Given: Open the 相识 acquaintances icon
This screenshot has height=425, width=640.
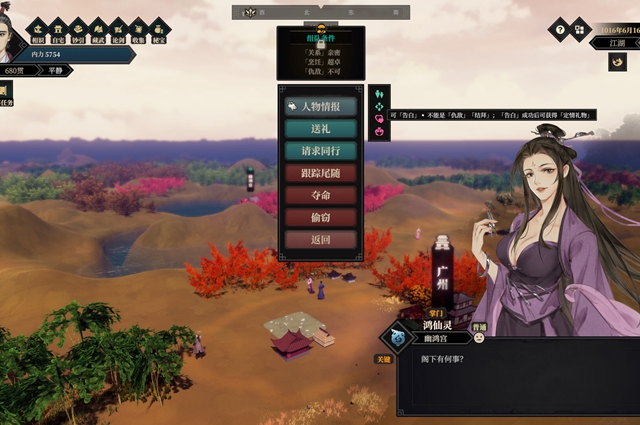Looking at the screenshot, I should tap(38, 28).
